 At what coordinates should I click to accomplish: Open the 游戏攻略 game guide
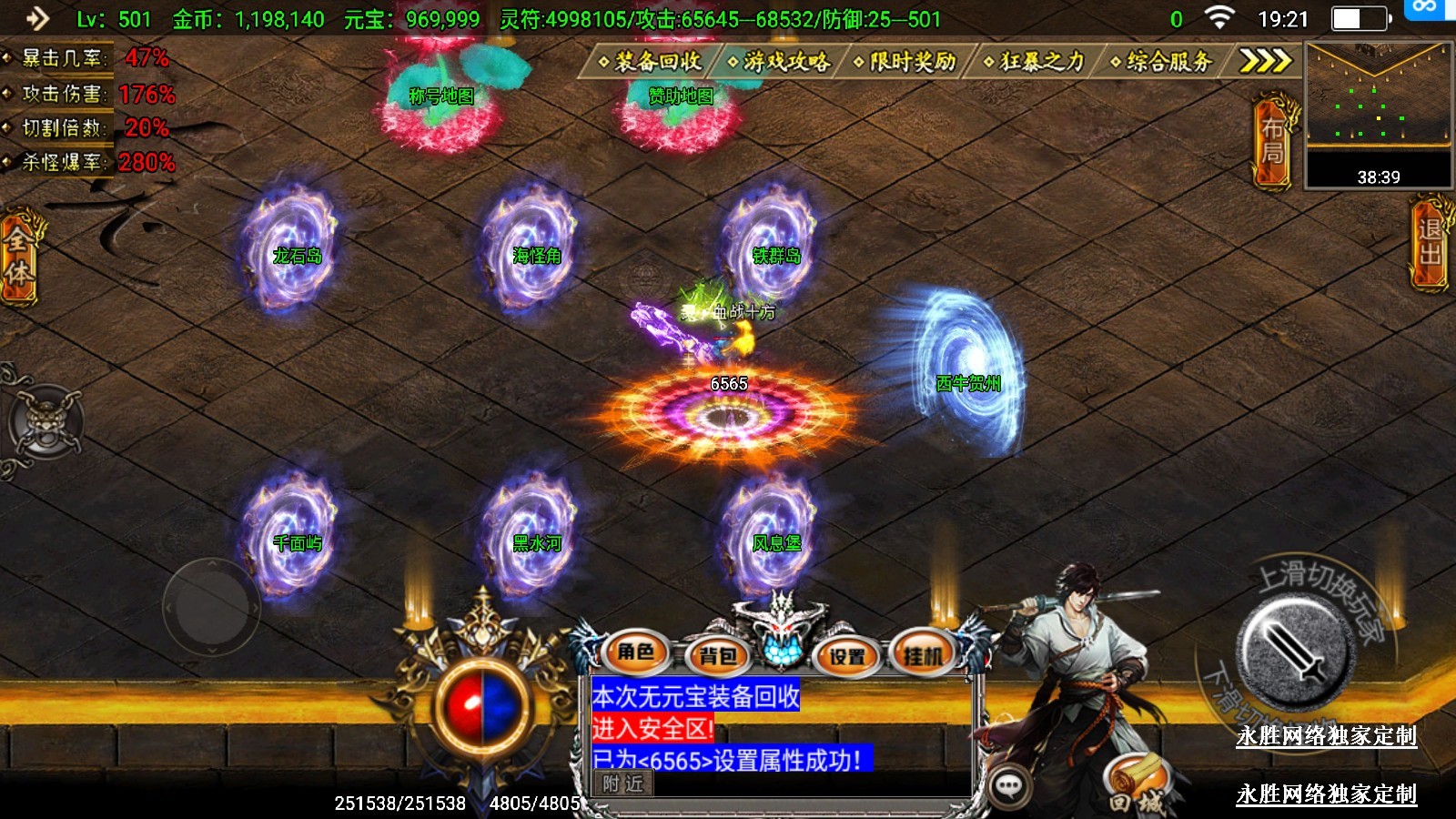coord(780,61)
